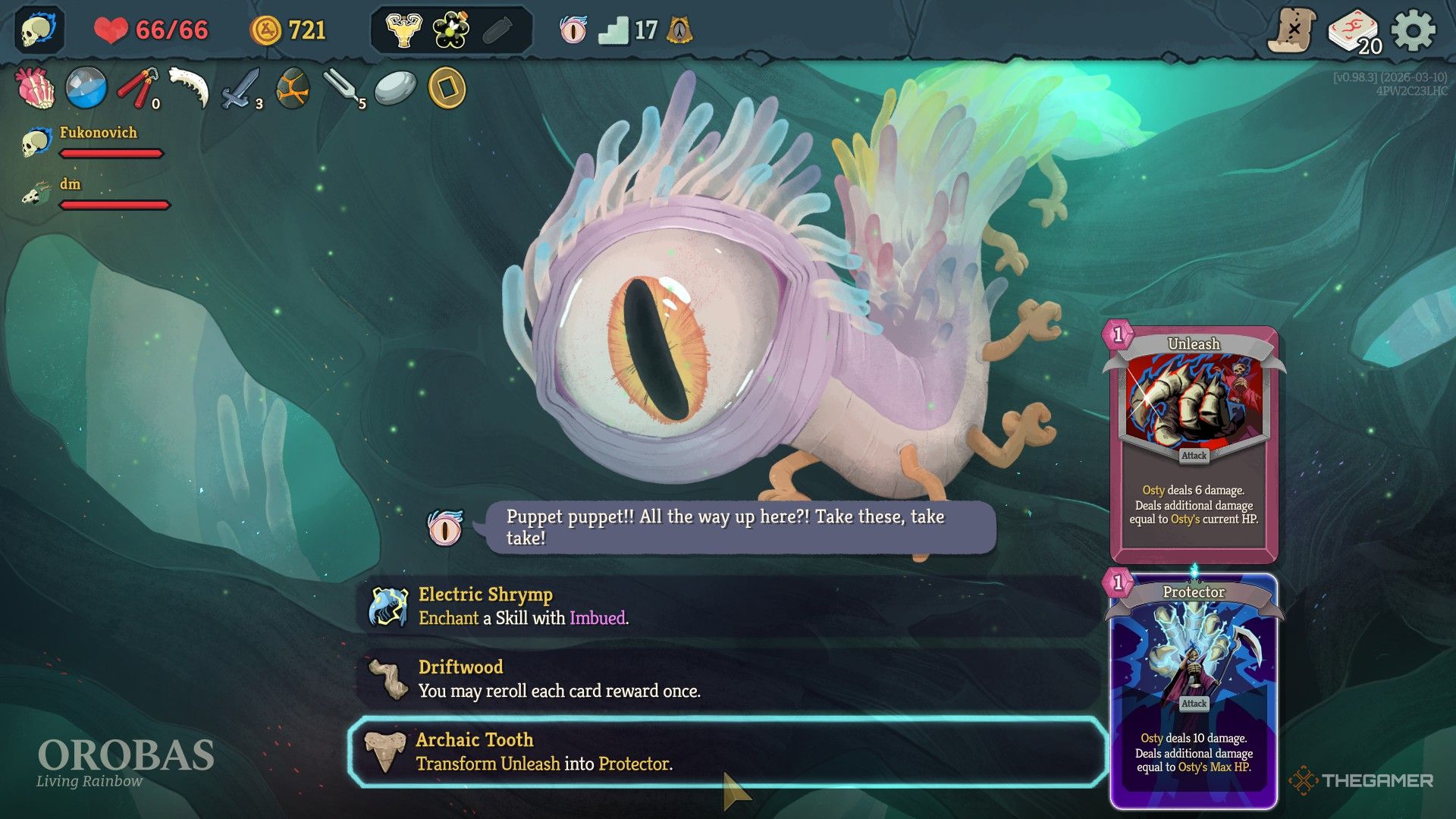Screen dimensions: 1456x819
Task: Inspect the pink coral hand relic
Action: (x=35, y=88)
